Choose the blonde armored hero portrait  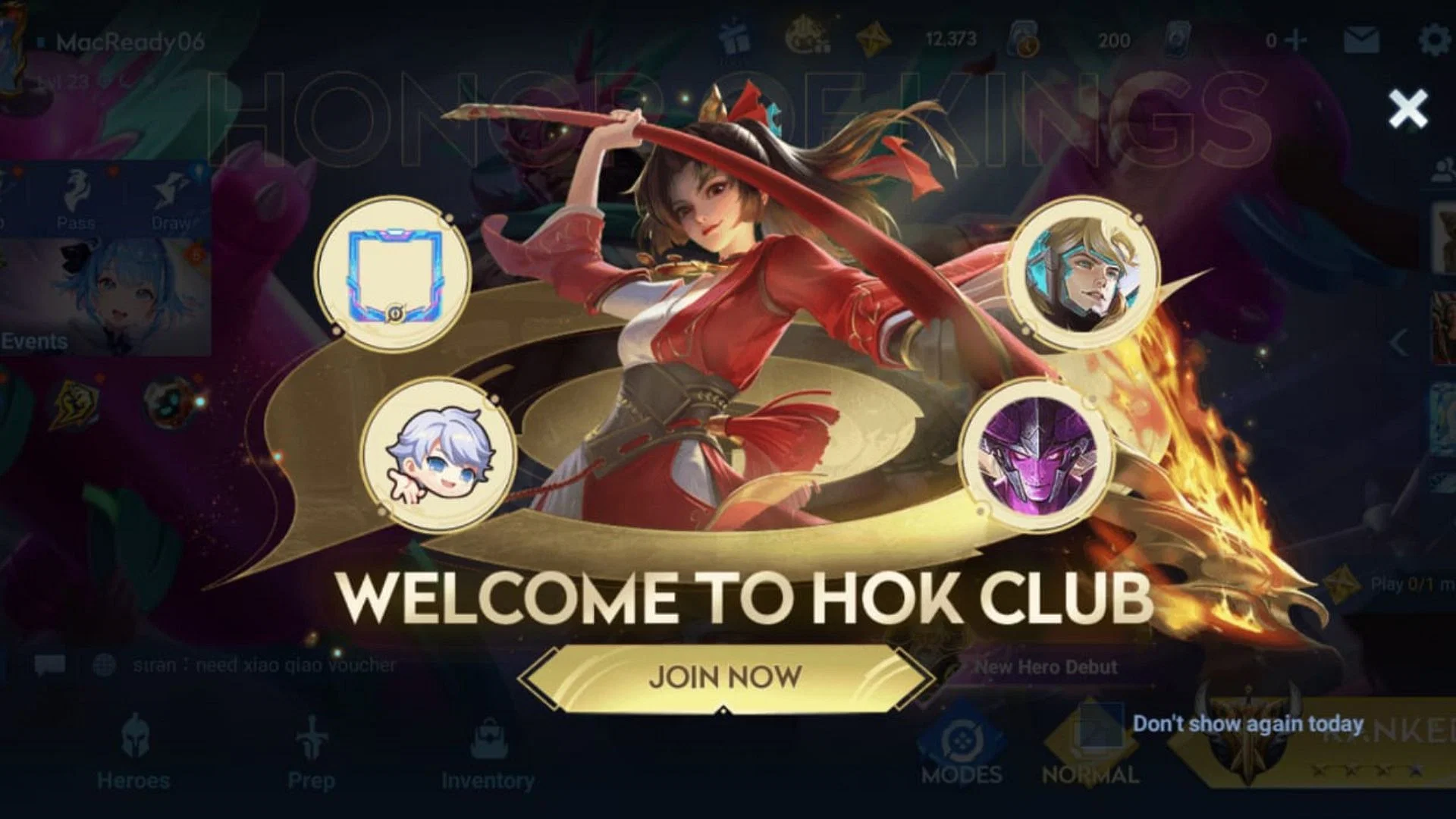click(1083, 273)
